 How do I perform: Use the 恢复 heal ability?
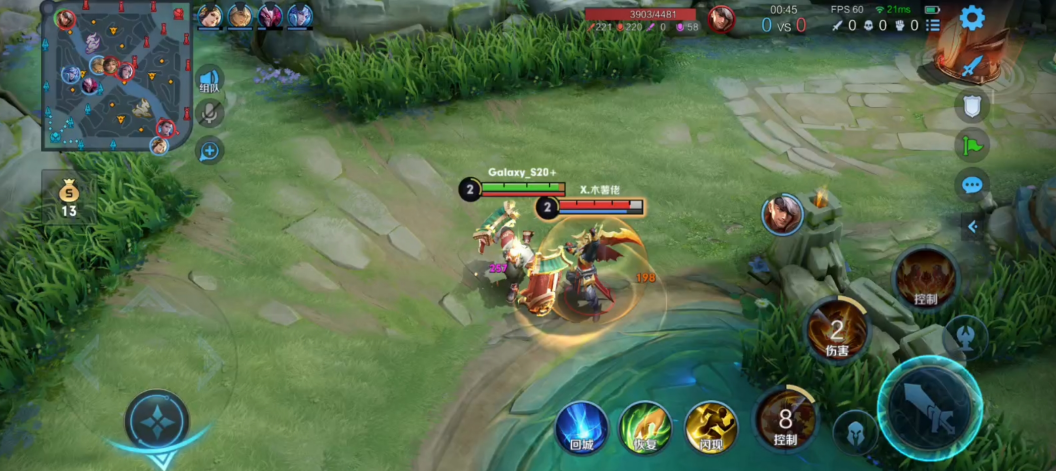(645, 427)
